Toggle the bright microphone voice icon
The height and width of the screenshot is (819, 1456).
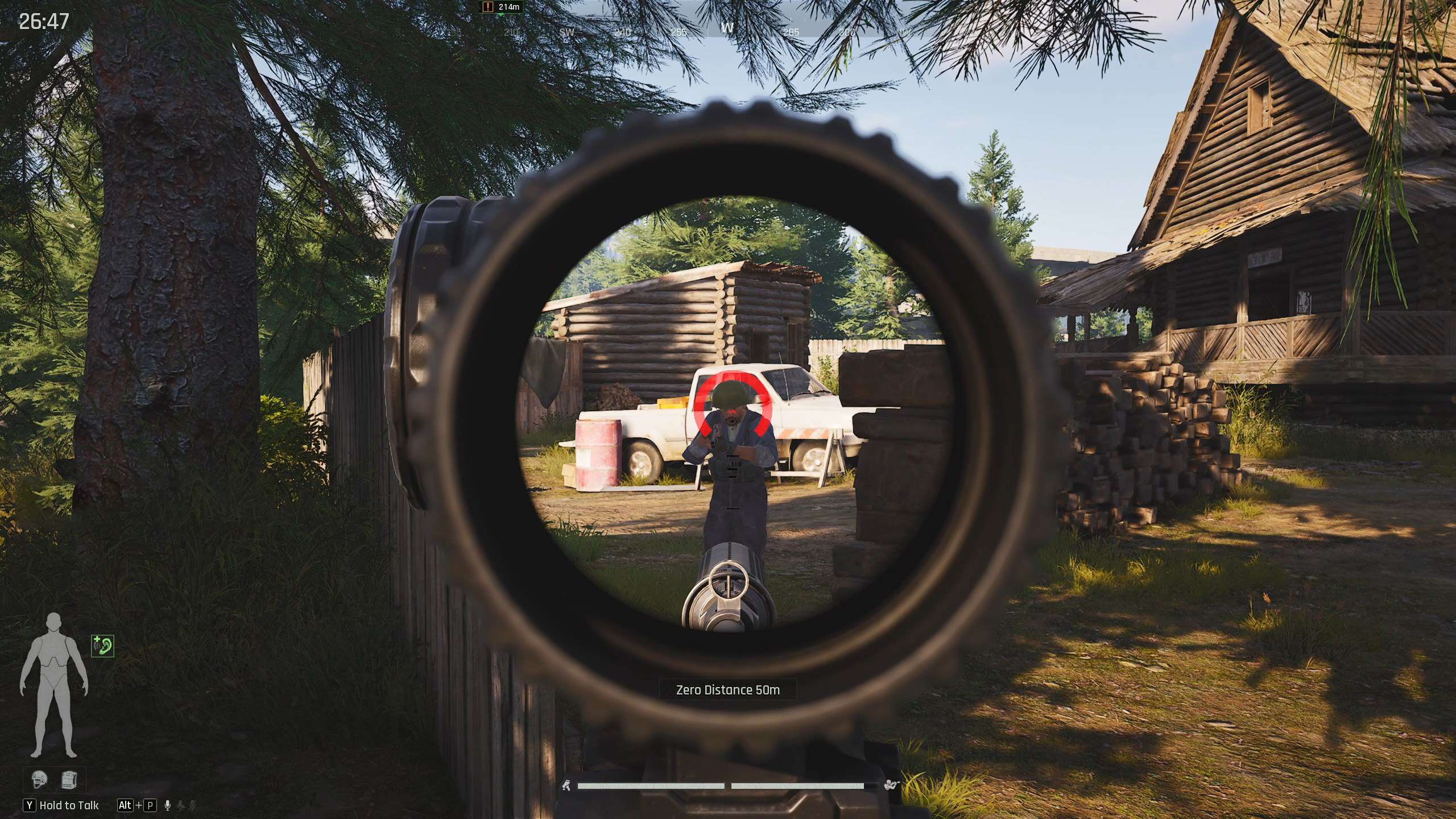(167, 805)
